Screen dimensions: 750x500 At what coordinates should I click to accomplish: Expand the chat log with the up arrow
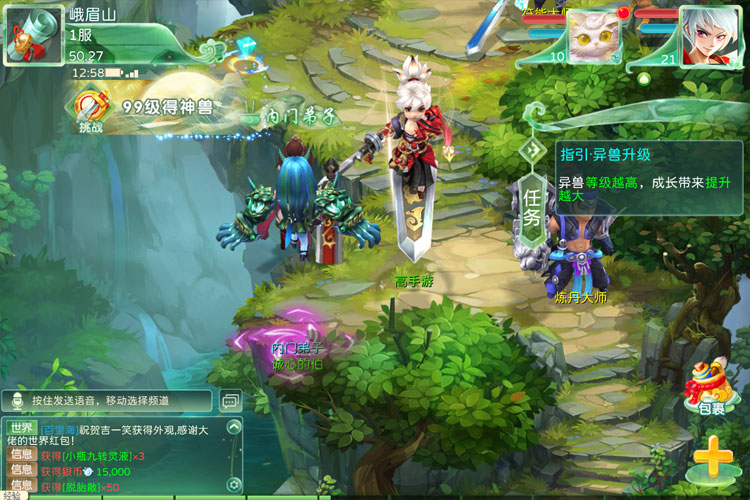point(234,428)
